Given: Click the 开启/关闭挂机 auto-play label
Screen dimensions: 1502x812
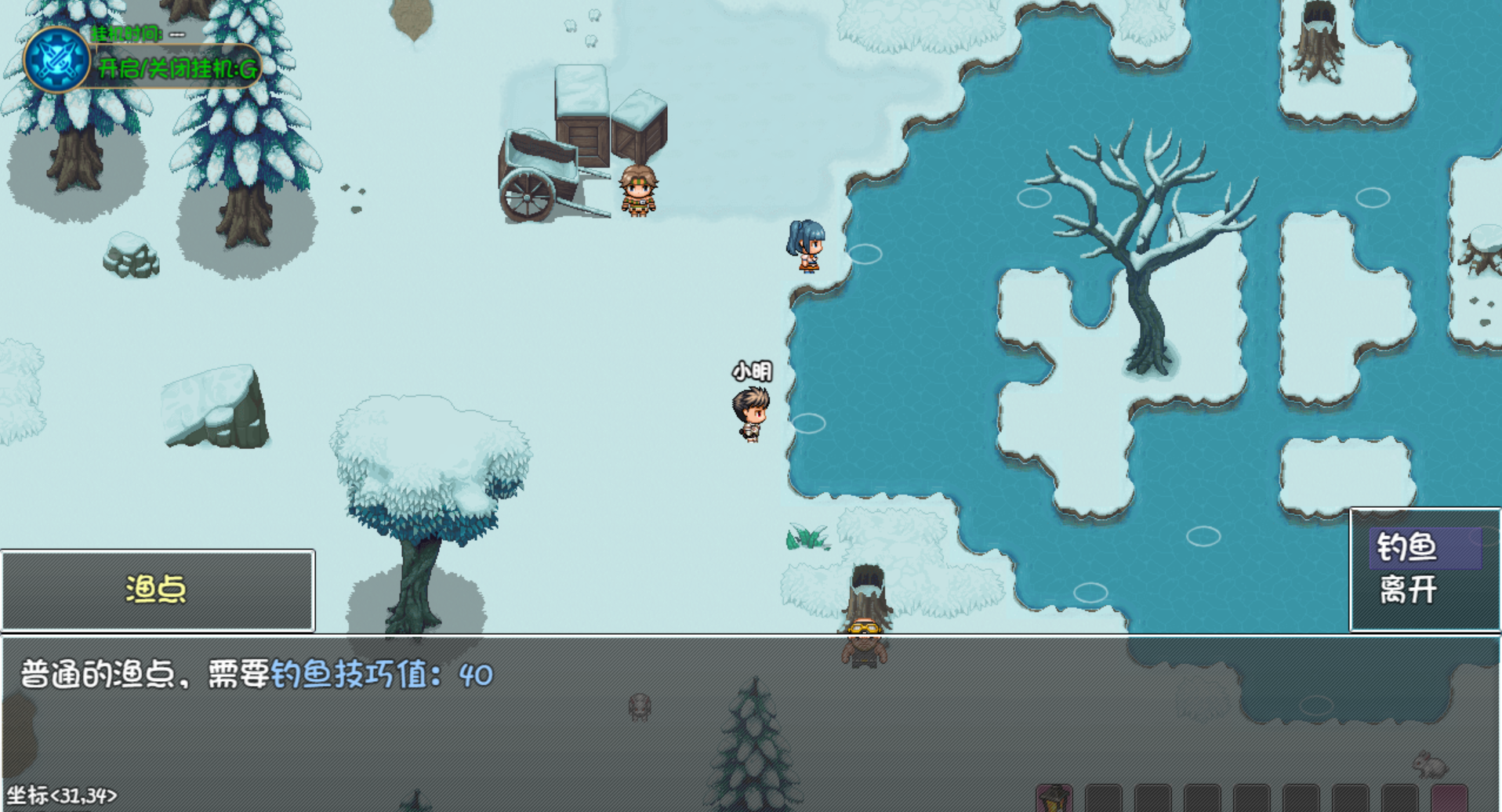Looking at the screenshot, I should [x=177, y=69].
